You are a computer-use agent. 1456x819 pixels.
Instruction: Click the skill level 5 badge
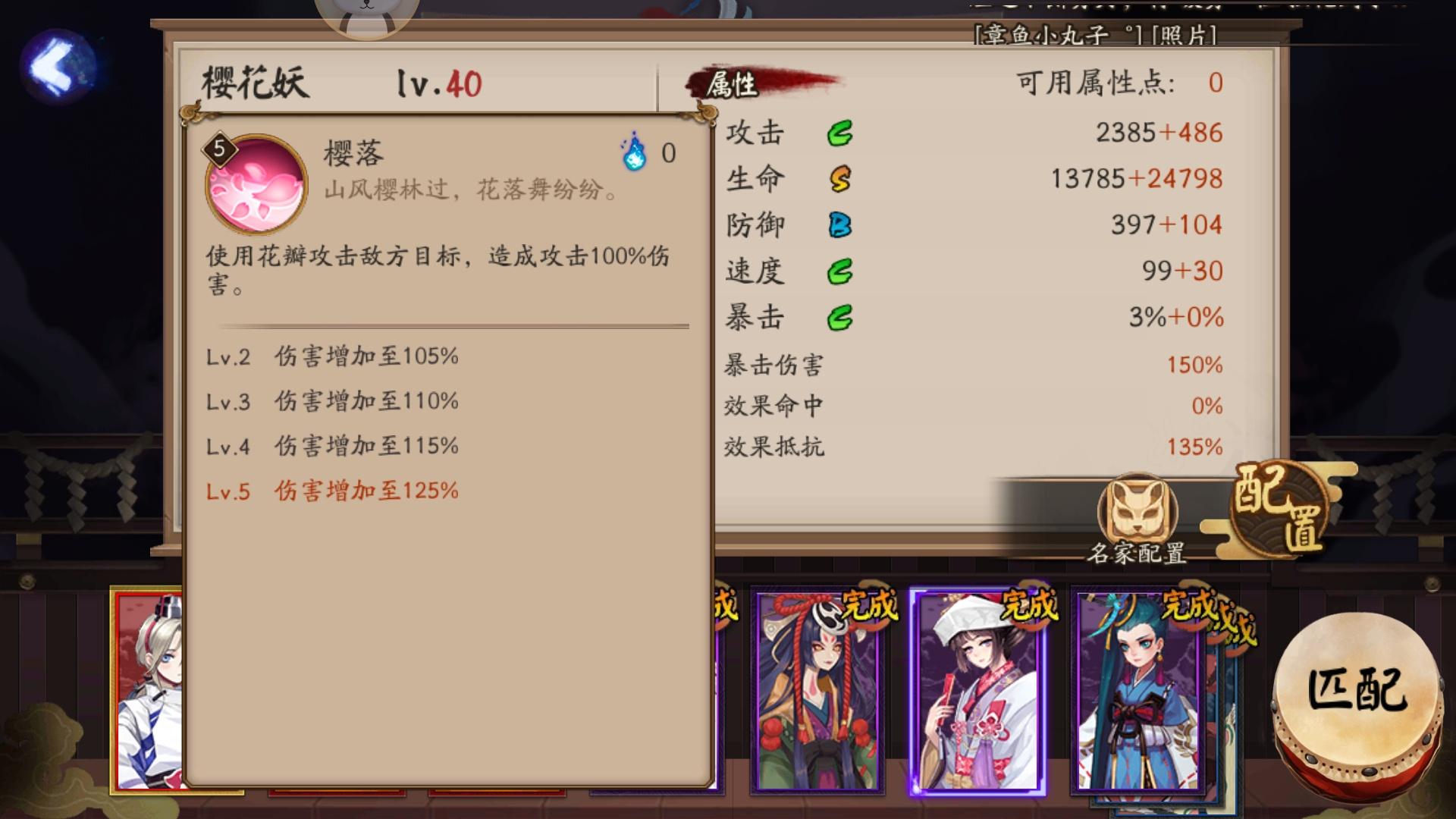[x=218, y=150]
